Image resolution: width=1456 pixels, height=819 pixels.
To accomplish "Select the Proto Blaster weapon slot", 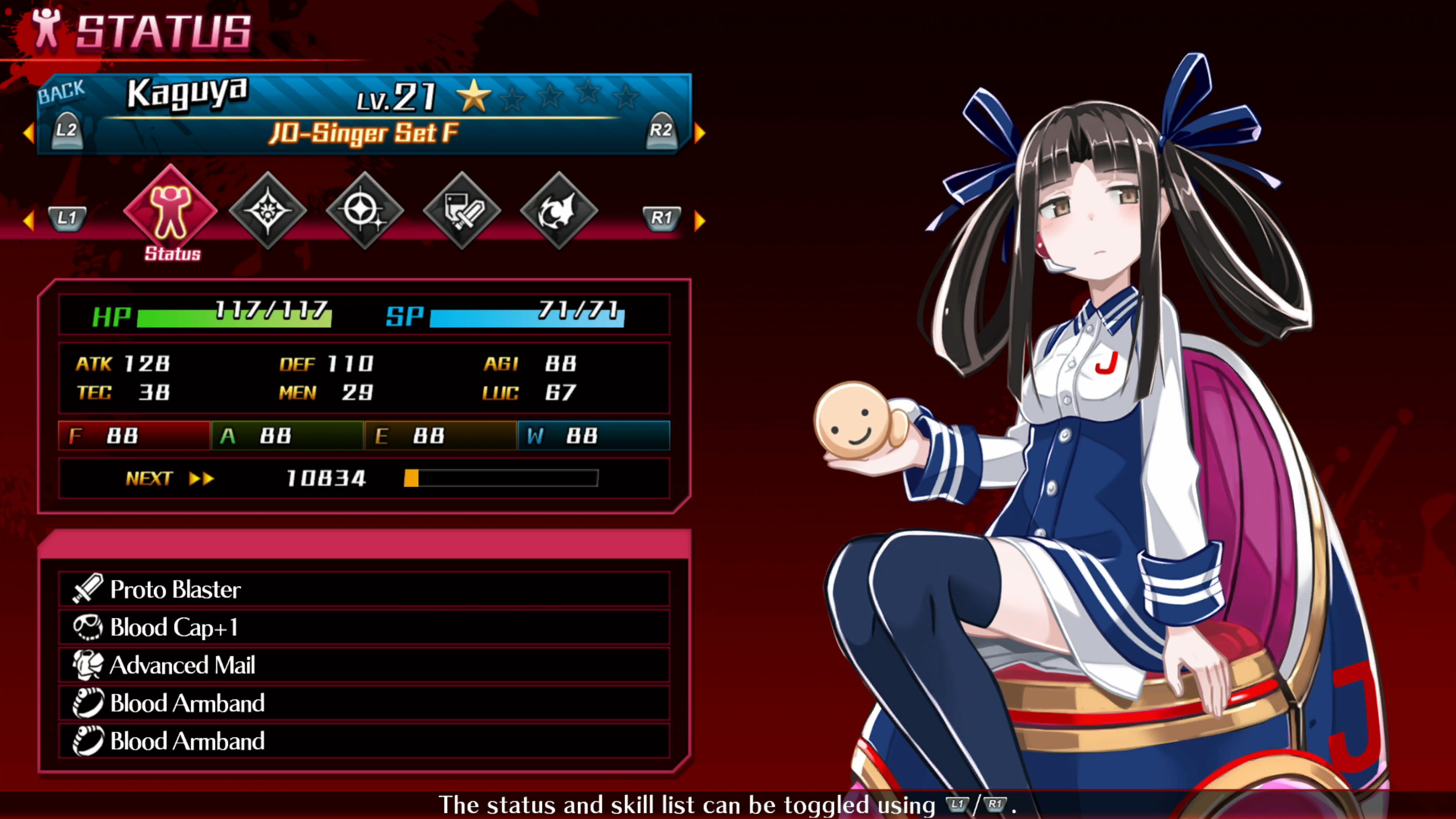I will (364, 589).
